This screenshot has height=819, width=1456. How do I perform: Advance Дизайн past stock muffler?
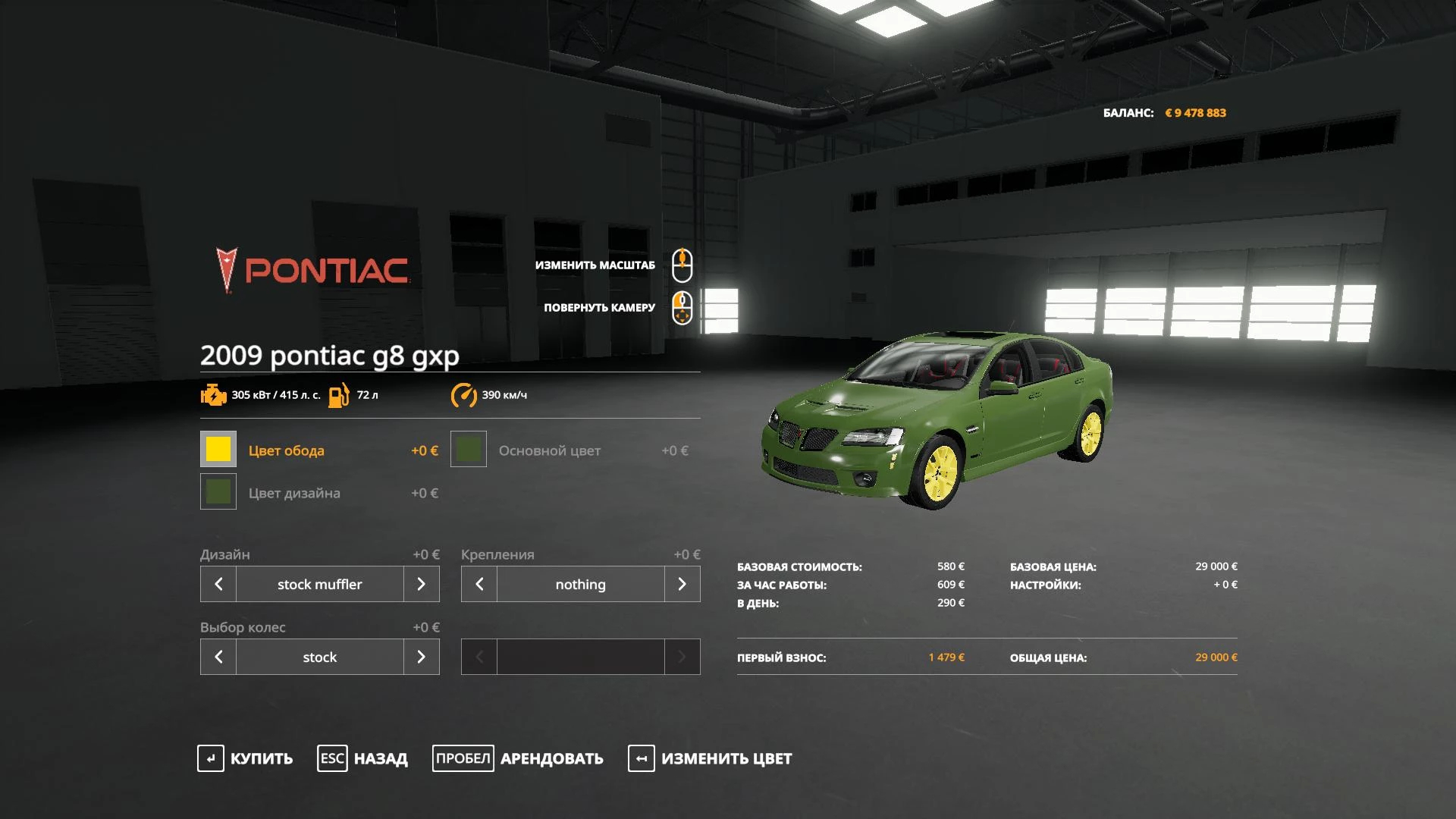421,584
